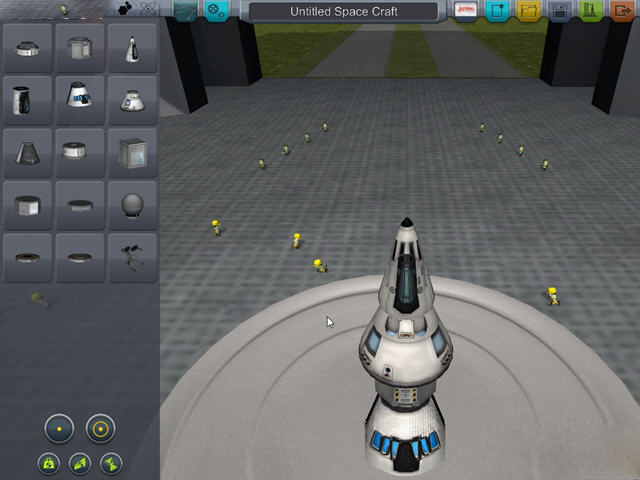Pick the tall dark cylinder part with blue stripe
Screen dimensions: 640x480
pyautogui.click(x=27, y=99)
